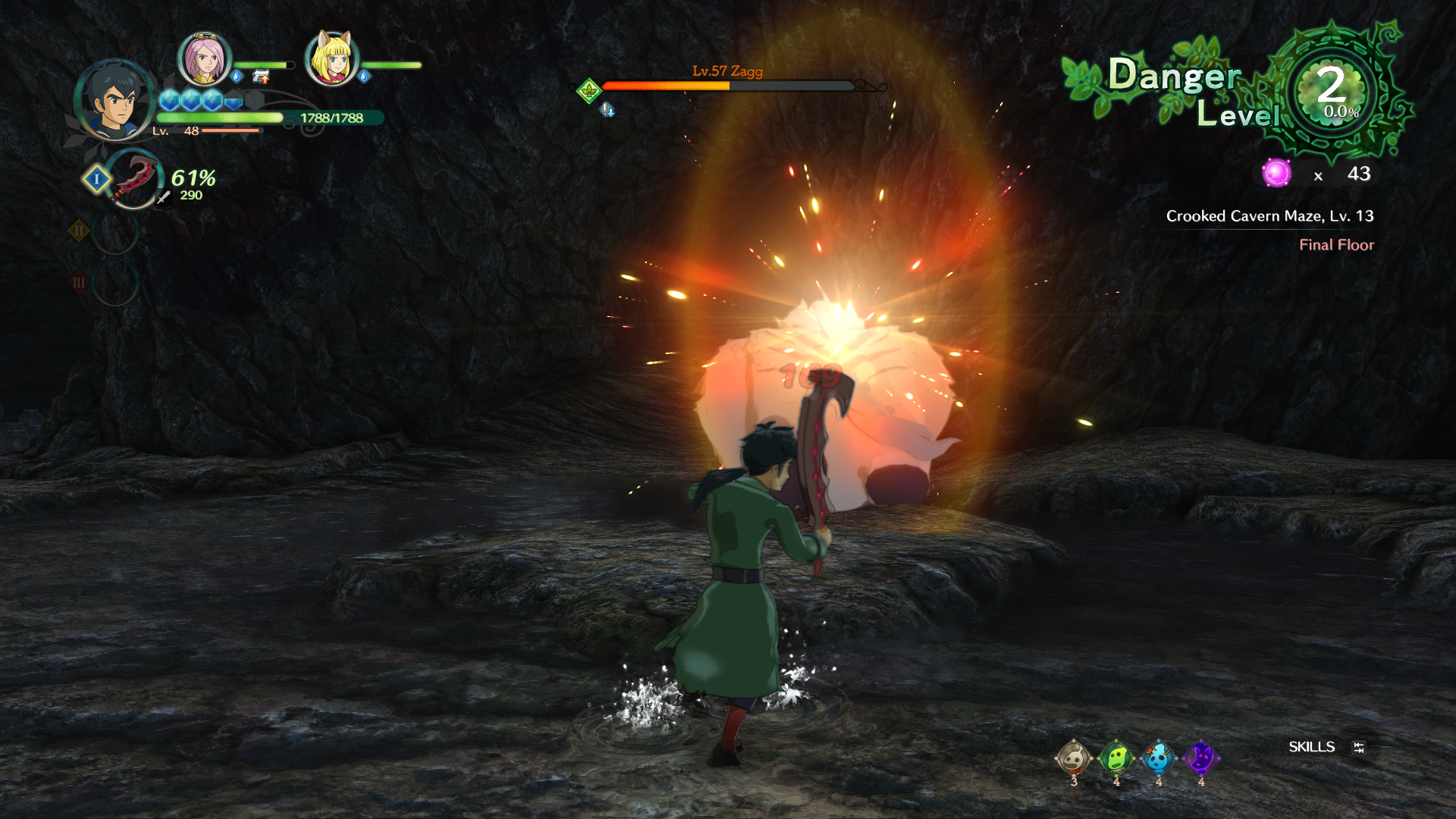Select the dark-haired leader's portrait
The height and width of the screenshot is (819, 1456).
point(115,99)
